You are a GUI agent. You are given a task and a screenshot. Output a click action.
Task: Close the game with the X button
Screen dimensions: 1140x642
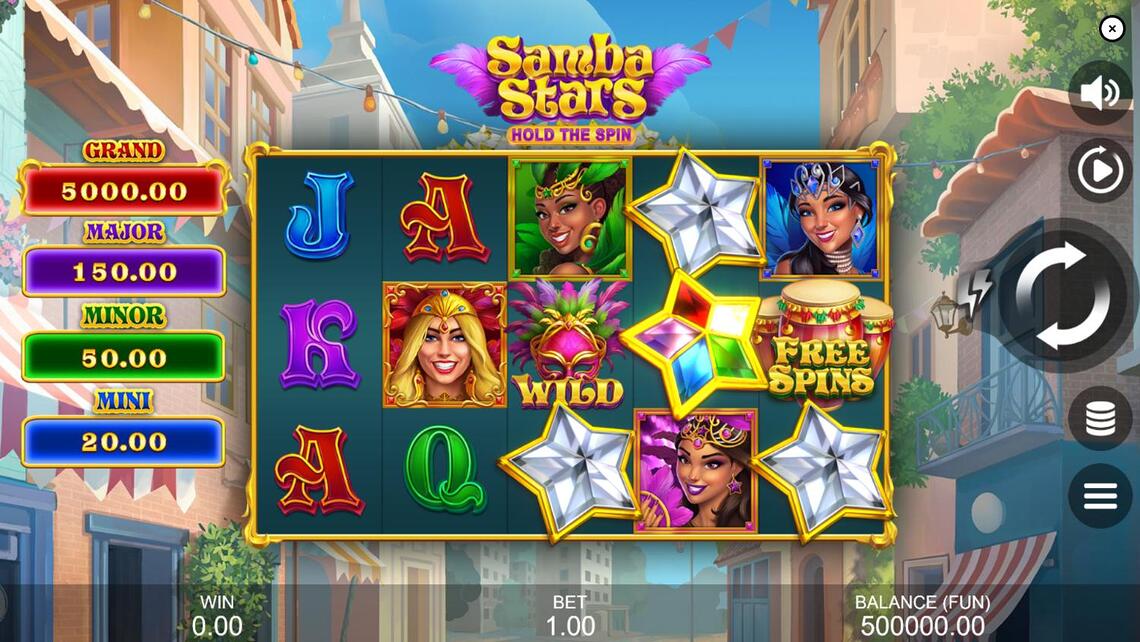pos(1112,29)
